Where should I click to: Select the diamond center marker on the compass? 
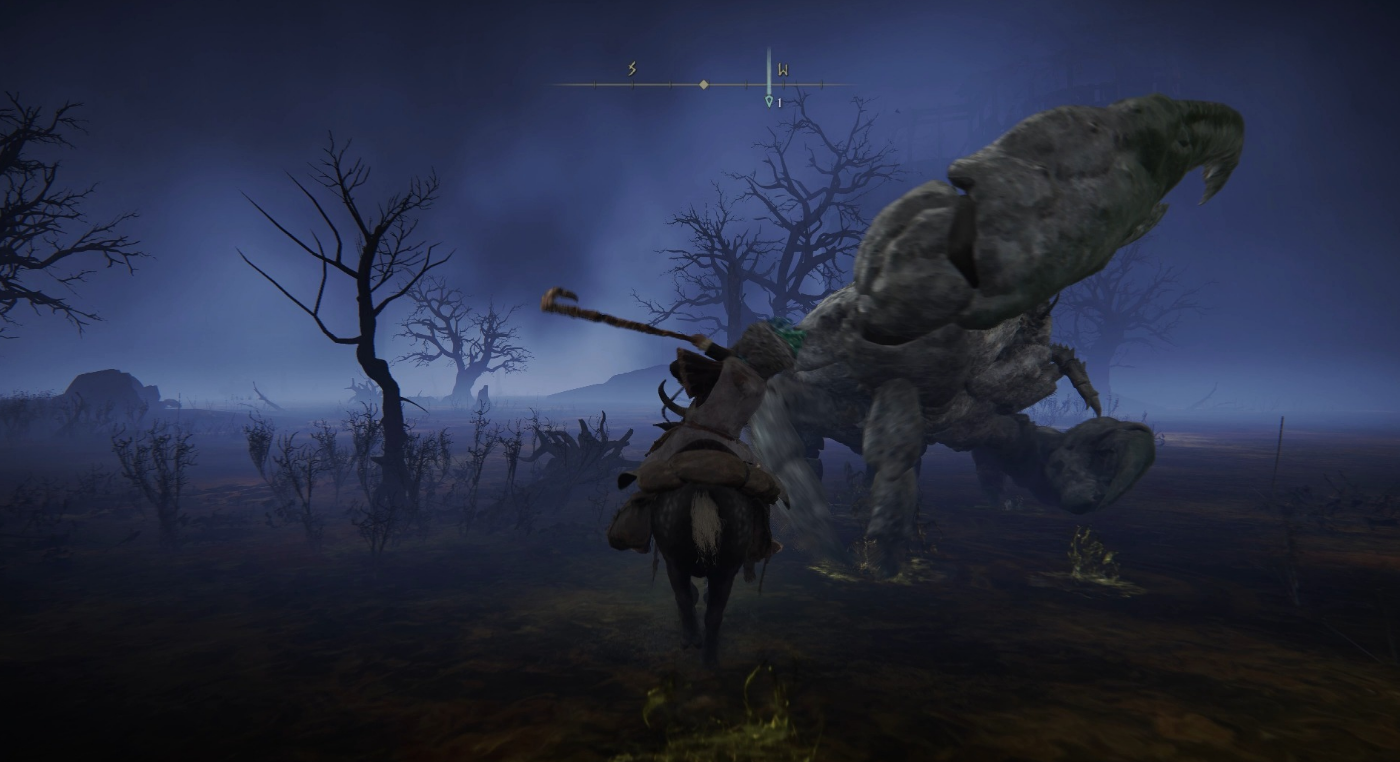coord(704,85)
